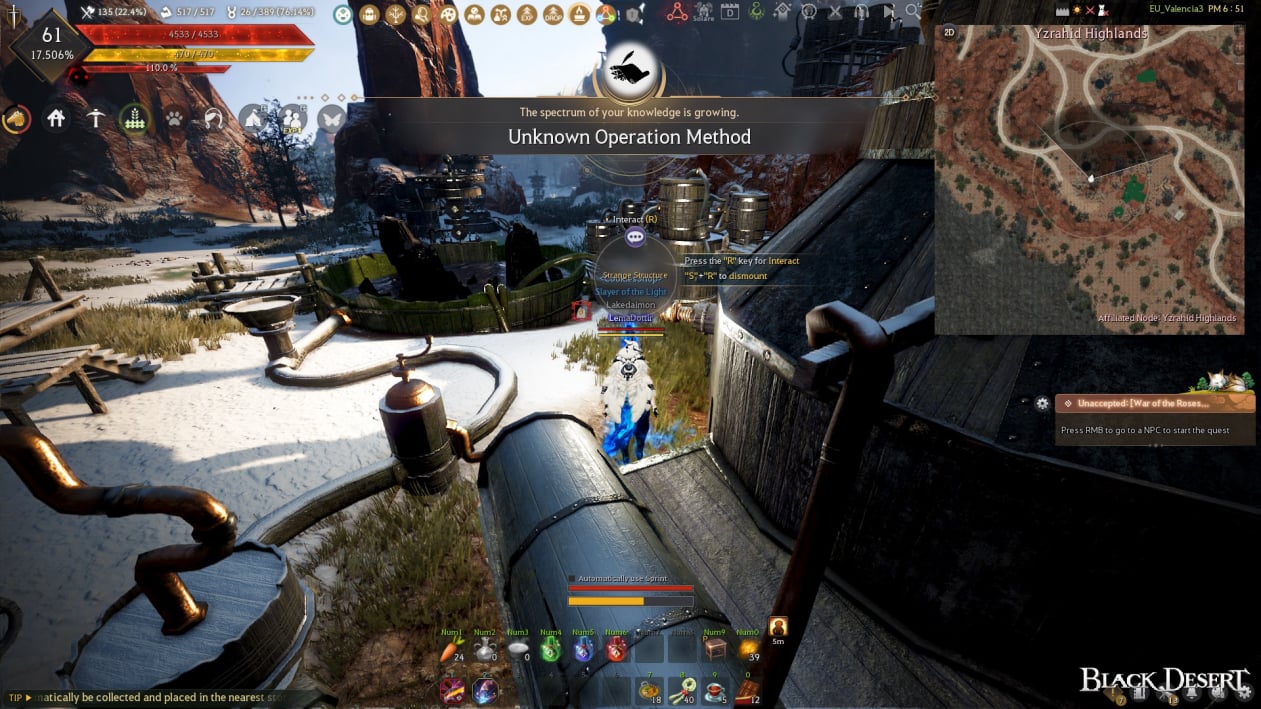Screen dimensions: 1261x709
Task: Select the chocolate bar quickslot item
Action: pyautogui.click(x=747, y=689)
